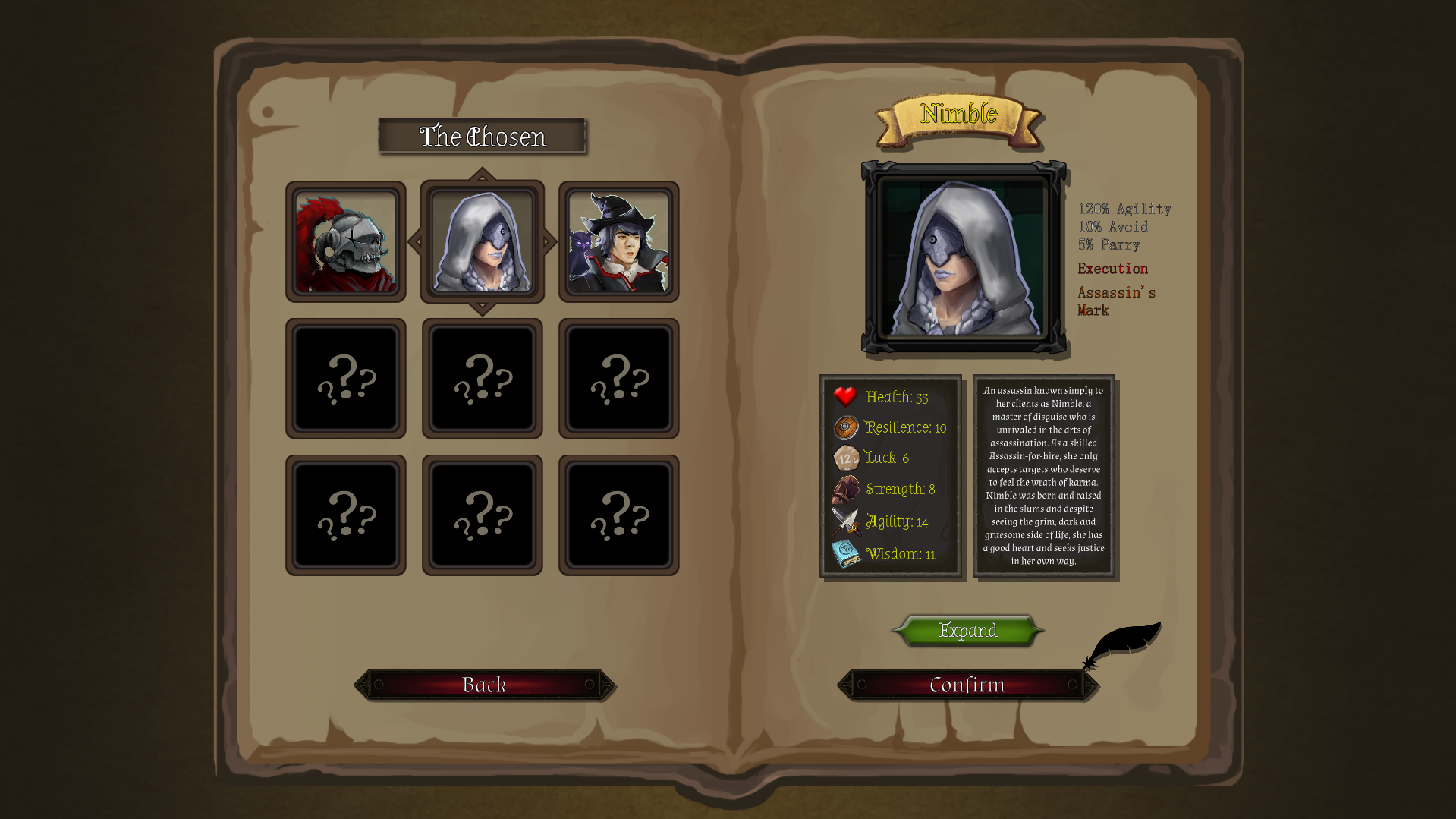Click the gauntlet Strength icon
Image resolution: width=1456 pixels, height=819 pixels.
[845, 490]
